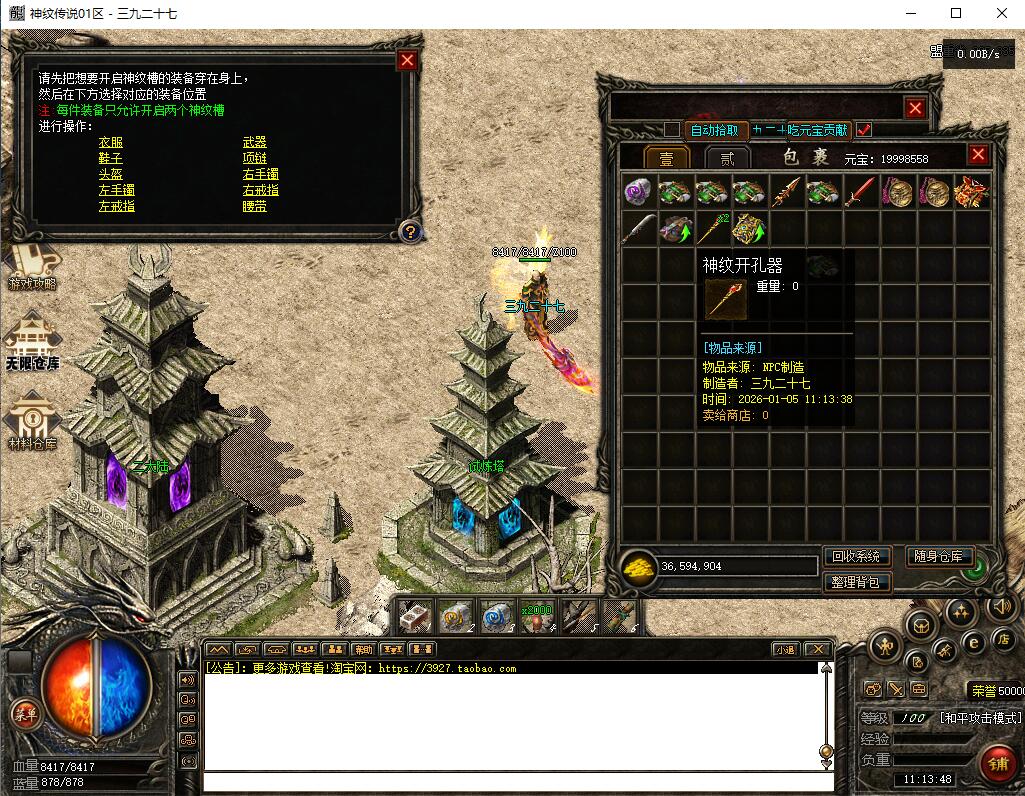Close the rune slot dialog window
Image resolution: width=1025 pixels, height=796 pixels.
(407, 60)
